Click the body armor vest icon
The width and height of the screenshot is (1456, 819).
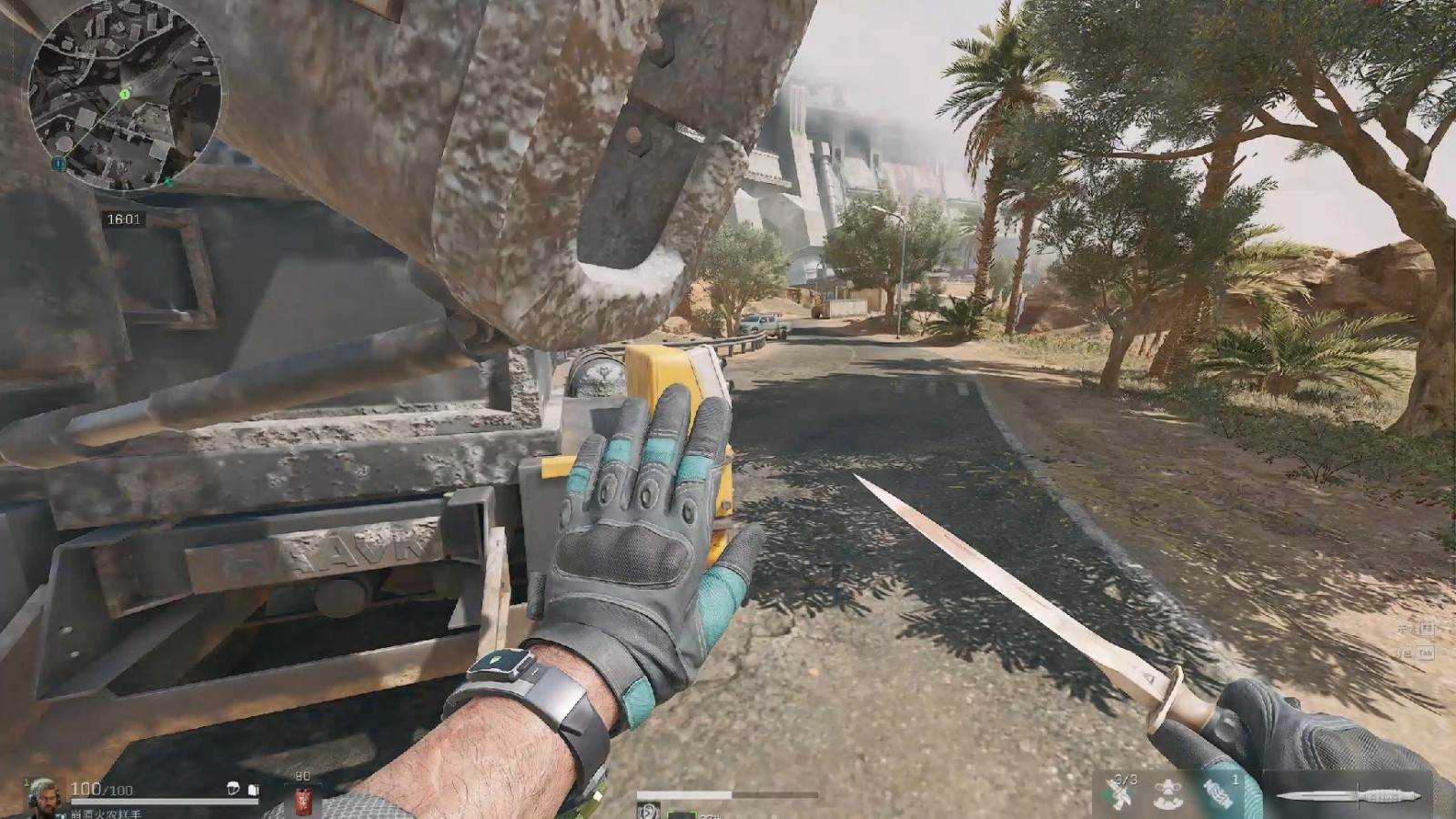254,790
